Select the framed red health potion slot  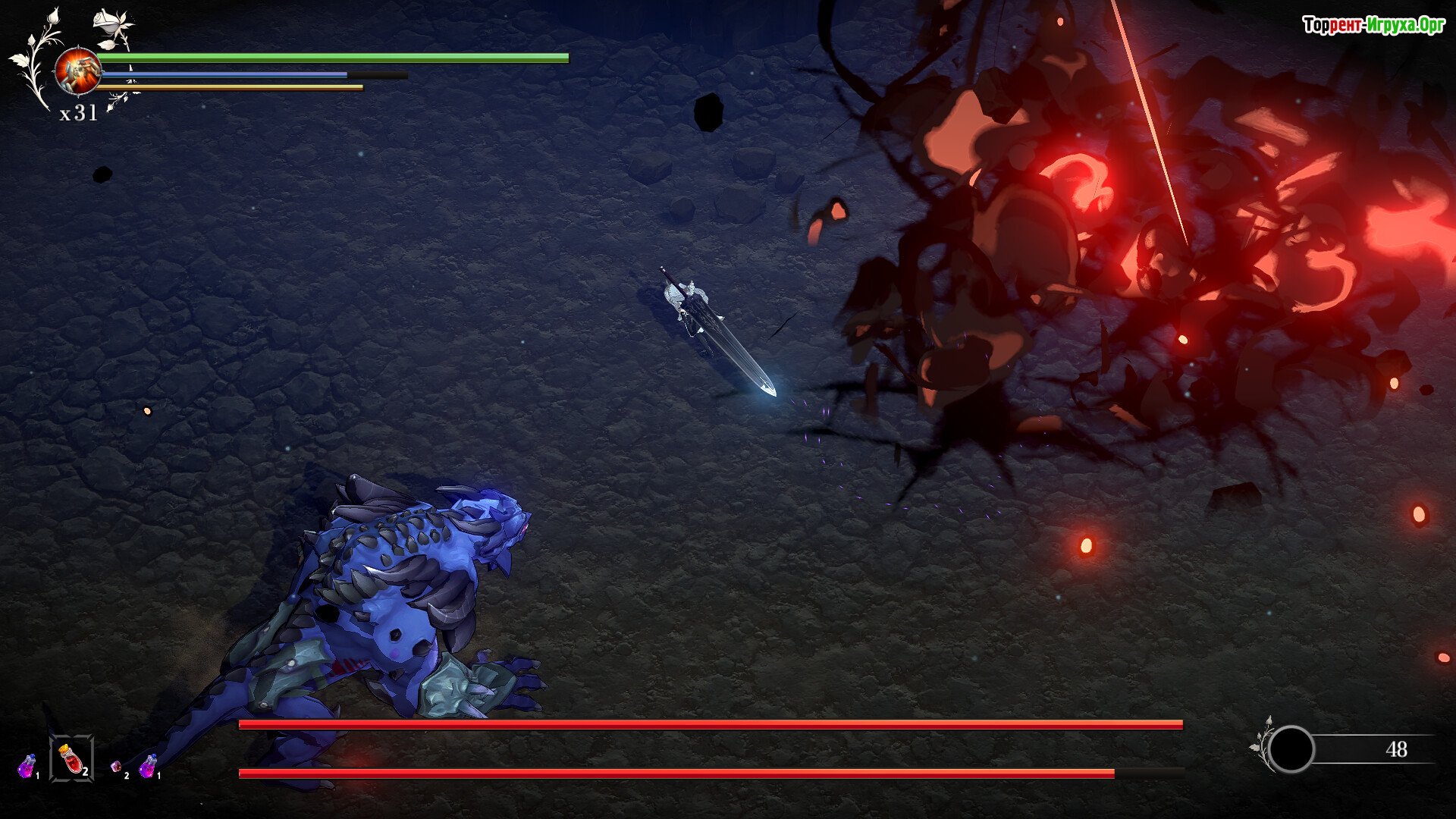tap(71, 758)
